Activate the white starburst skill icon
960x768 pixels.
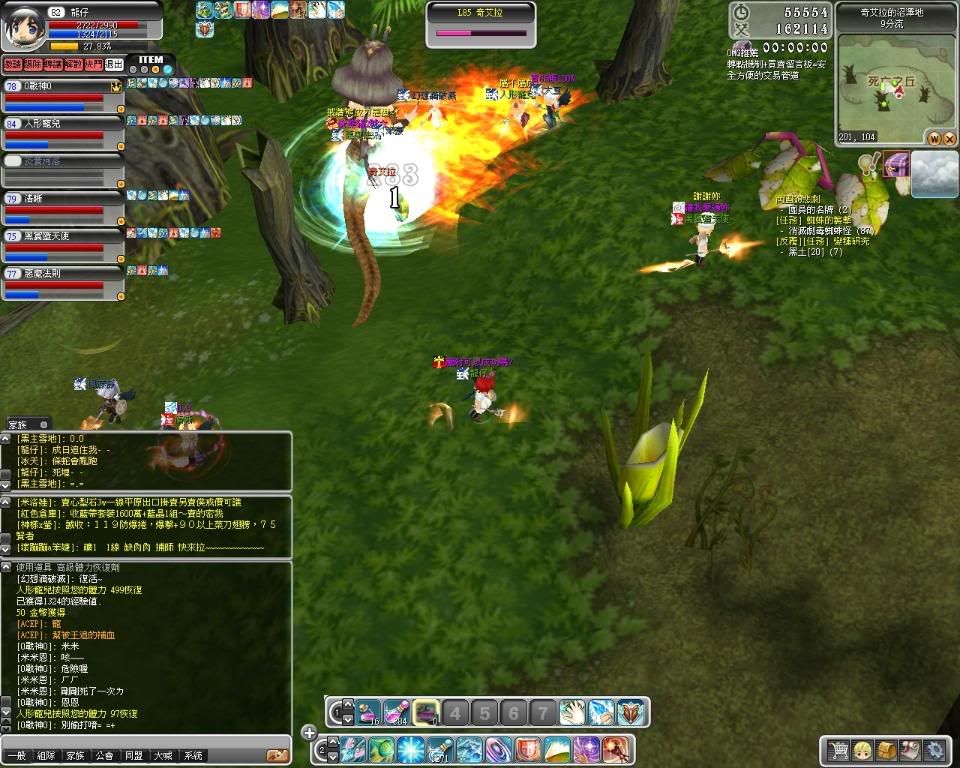coord(411,749)
